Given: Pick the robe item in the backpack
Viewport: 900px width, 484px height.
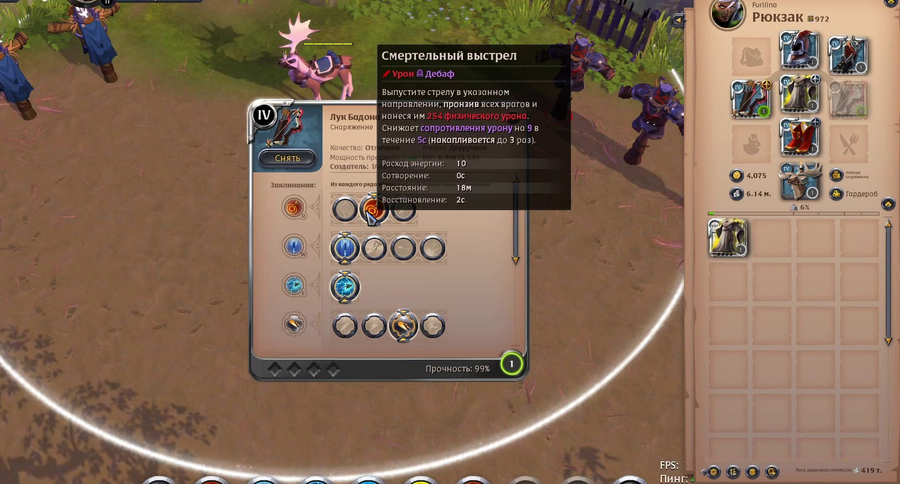Looking at the screenshot, I should coord(729,238).
